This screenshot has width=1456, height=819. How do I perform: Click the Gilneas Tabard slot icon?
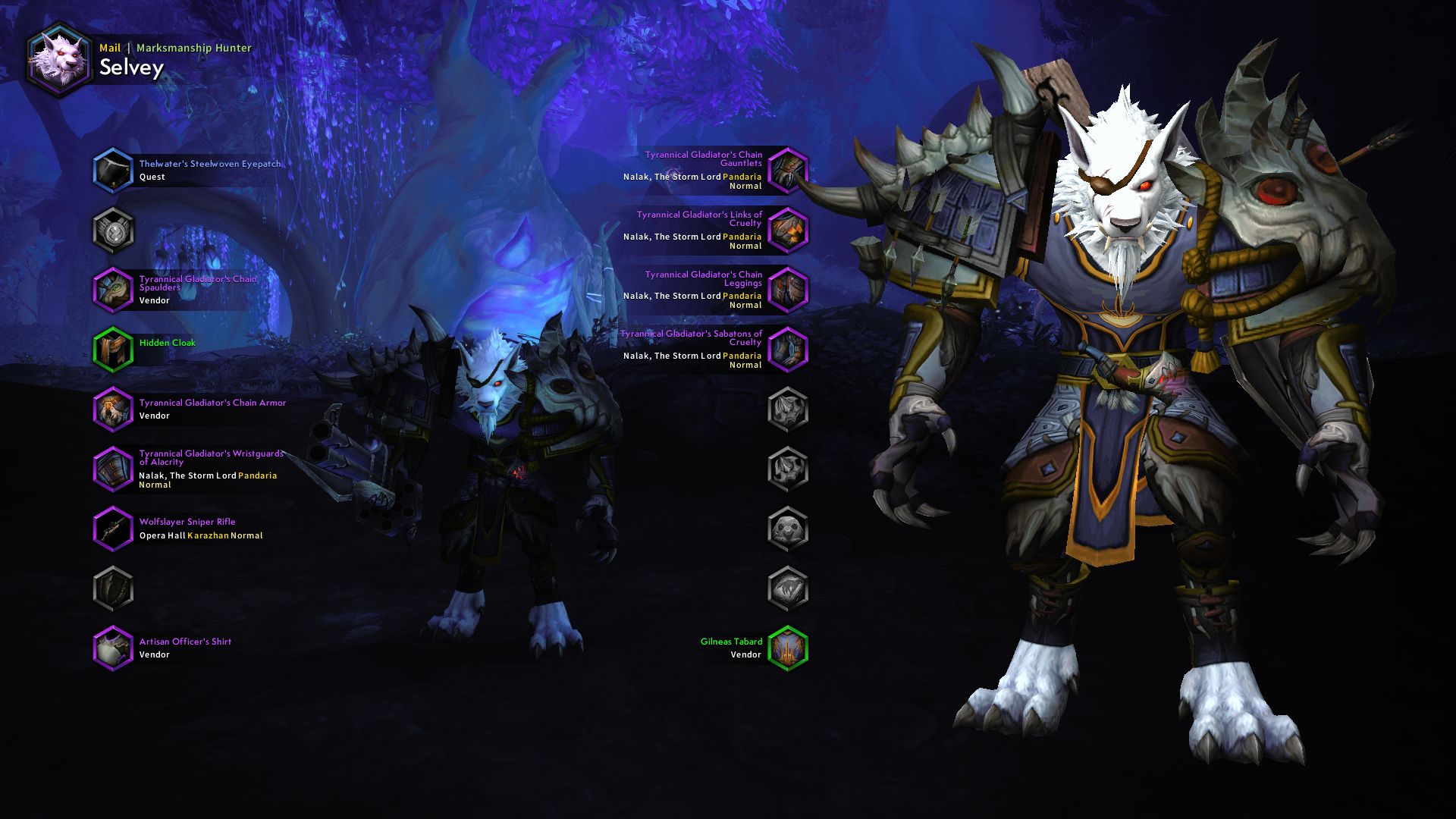tap(789, 648)
